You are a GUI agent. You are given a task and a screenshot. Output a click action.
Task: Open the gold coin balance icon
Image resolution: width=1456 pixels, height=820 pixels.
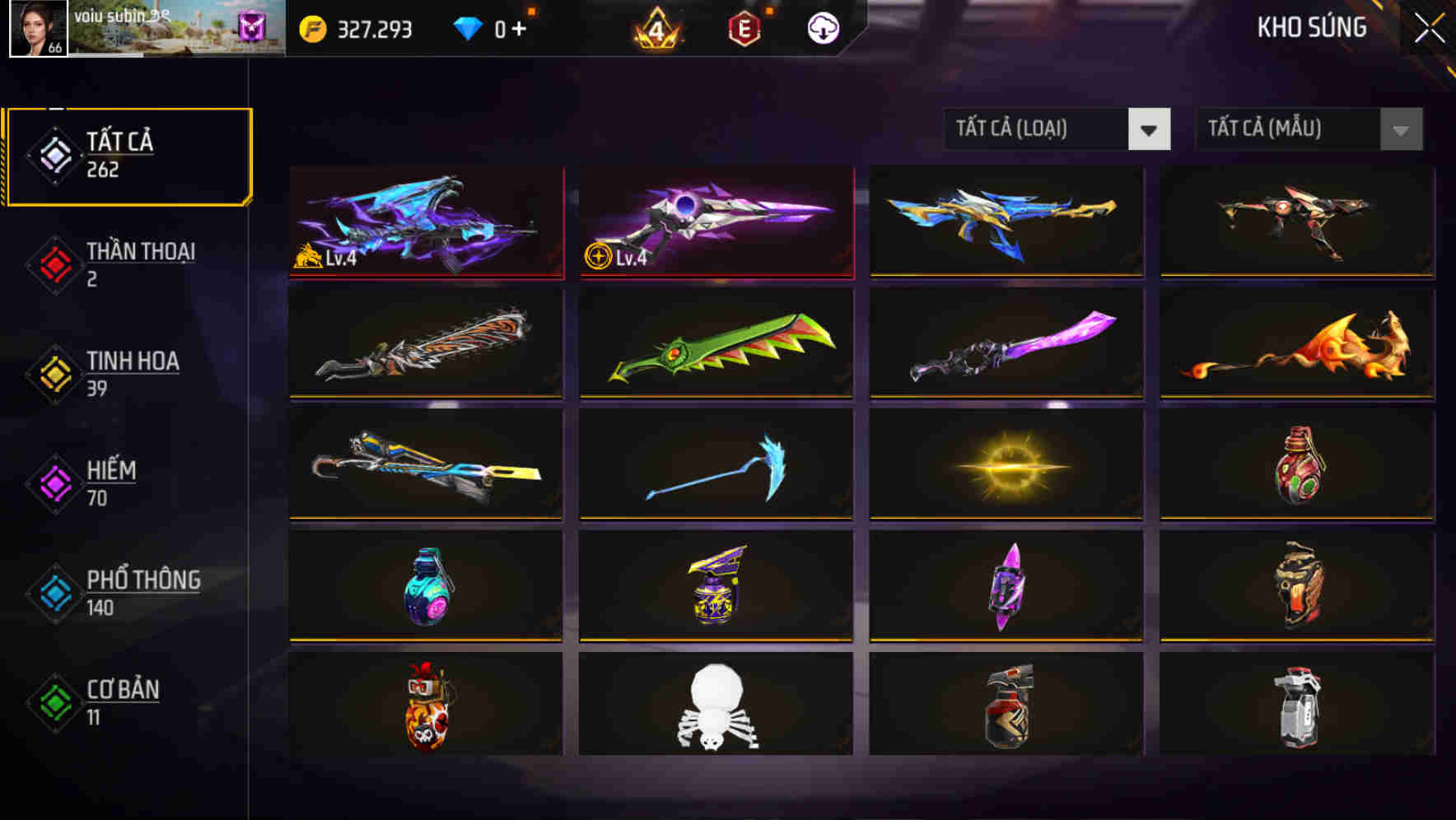(x=312, y=27)
